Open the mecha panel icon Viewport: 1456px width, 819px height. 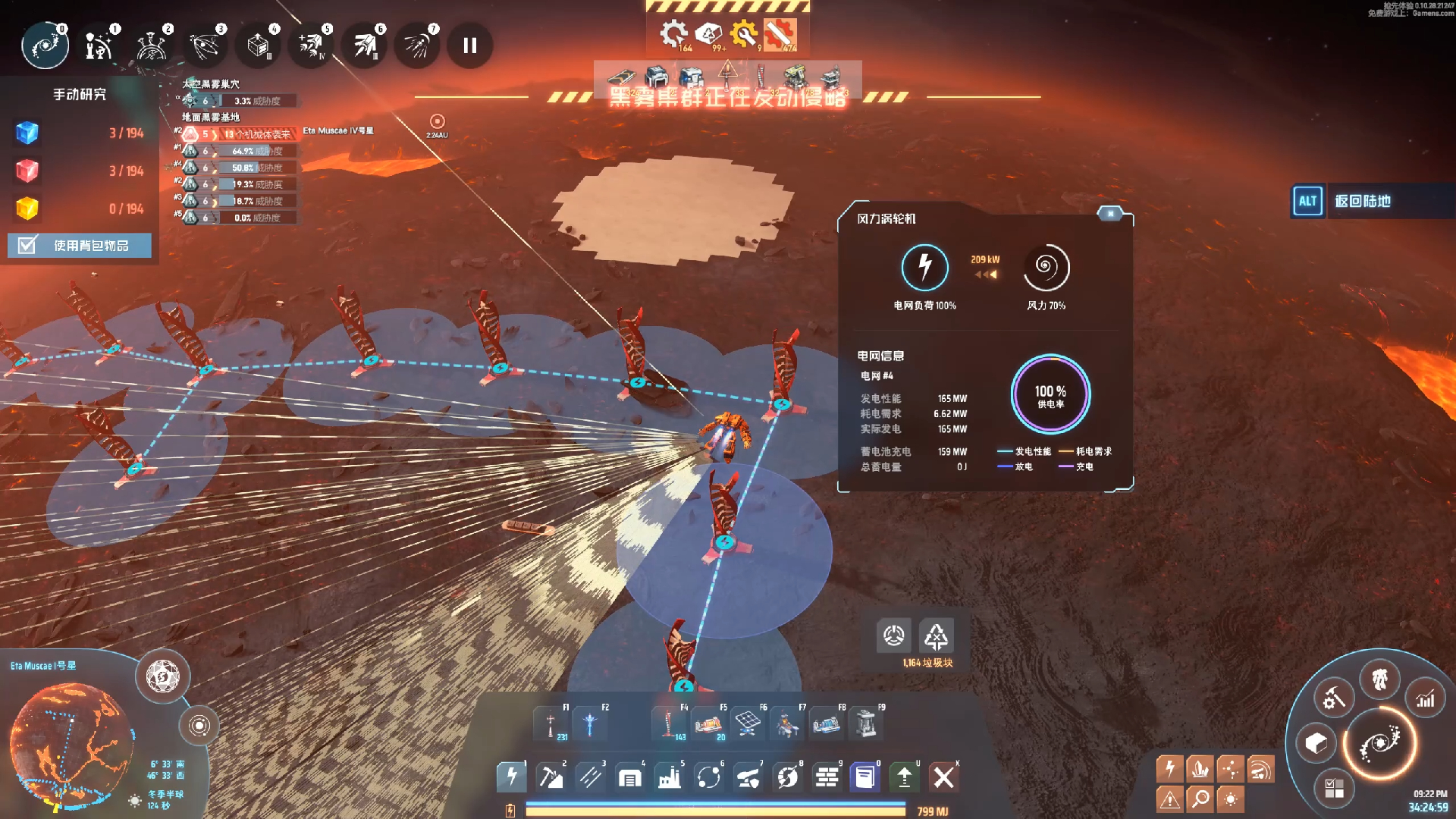coord(1379,678)
